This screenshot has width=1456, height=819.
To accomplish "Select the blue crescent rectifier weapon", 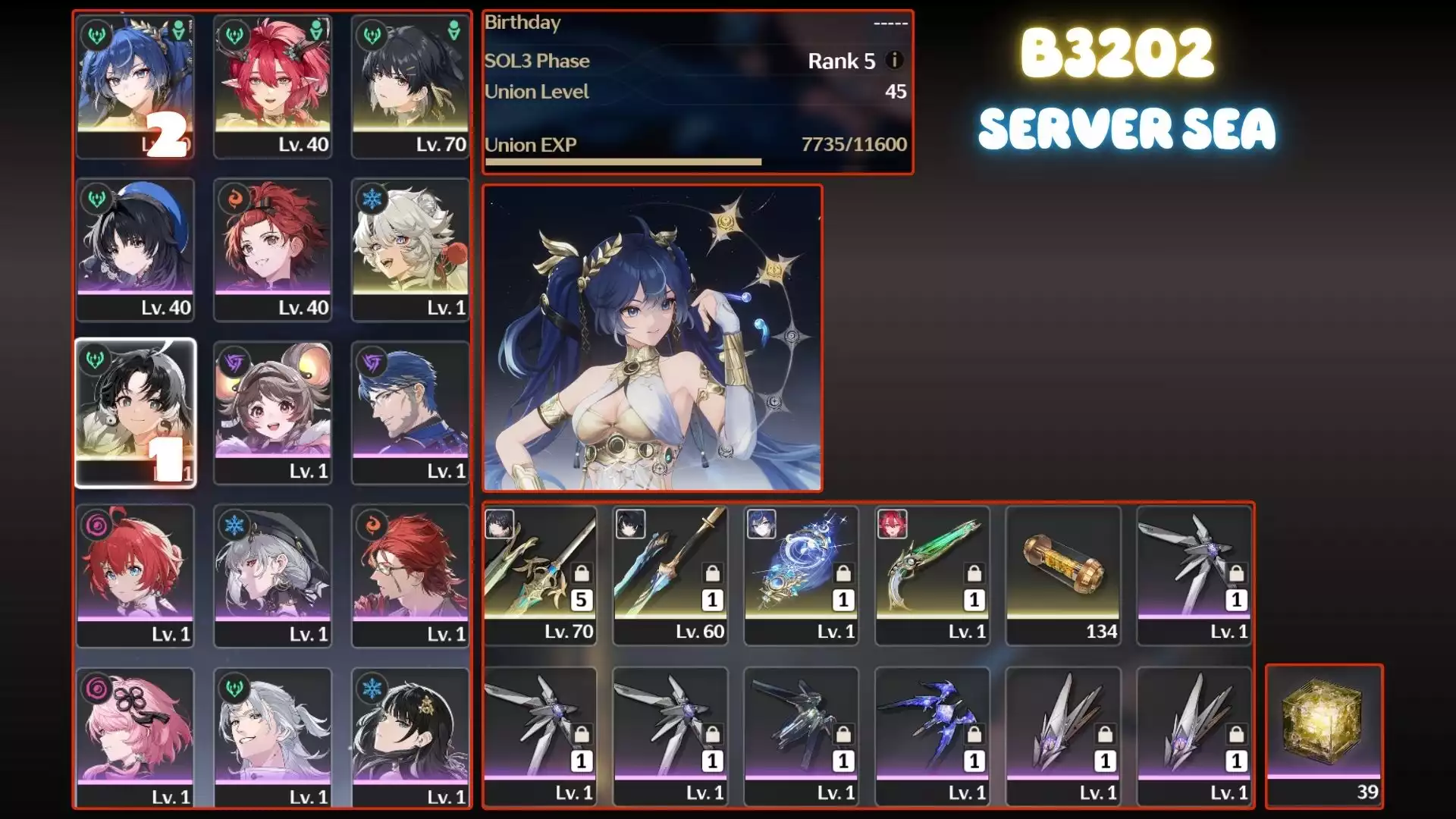I will [802, 575].
